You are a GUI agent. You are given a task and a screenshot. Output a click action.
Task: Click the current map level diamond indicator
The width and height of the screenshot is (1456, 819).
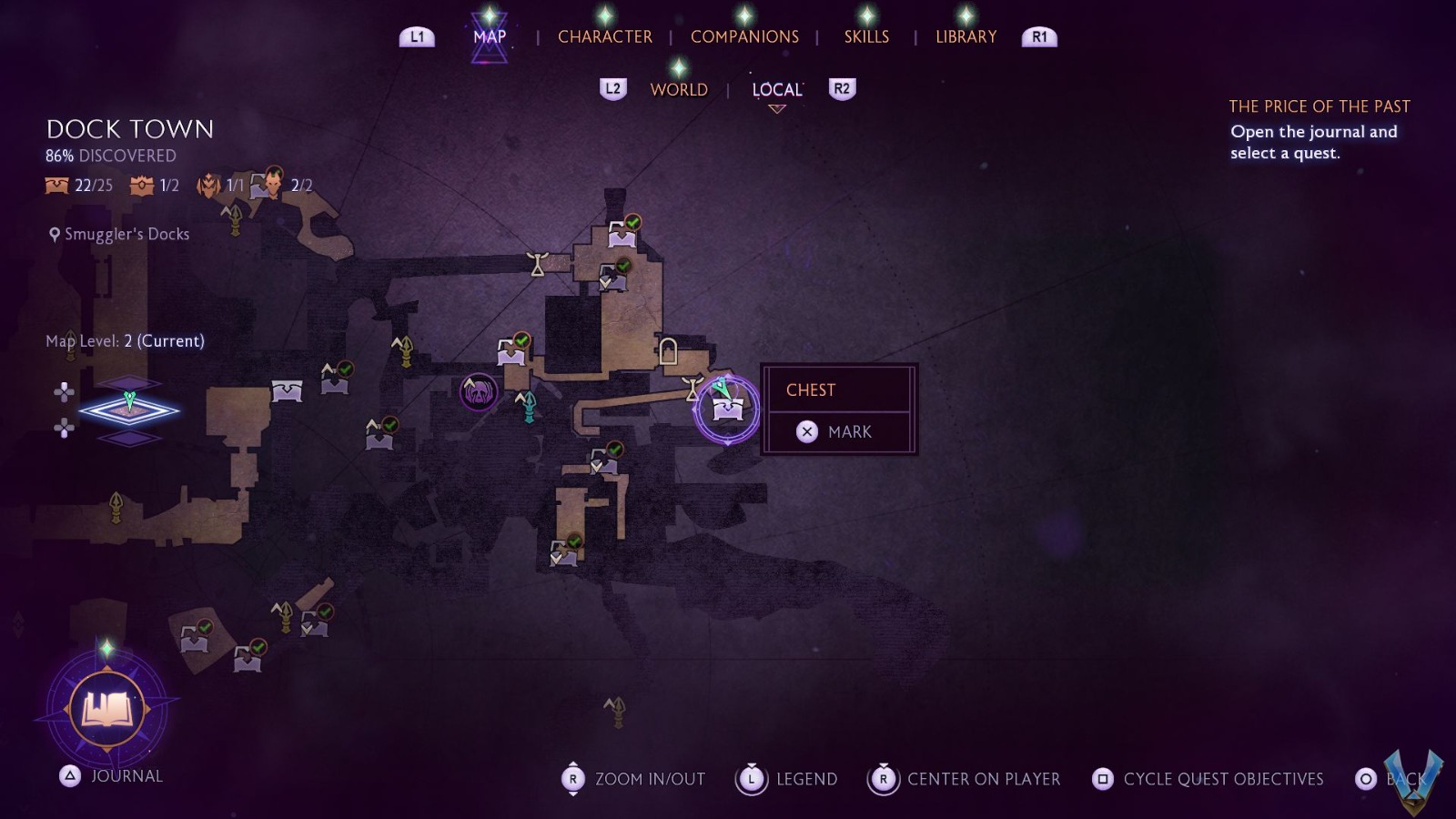(129, 410)
